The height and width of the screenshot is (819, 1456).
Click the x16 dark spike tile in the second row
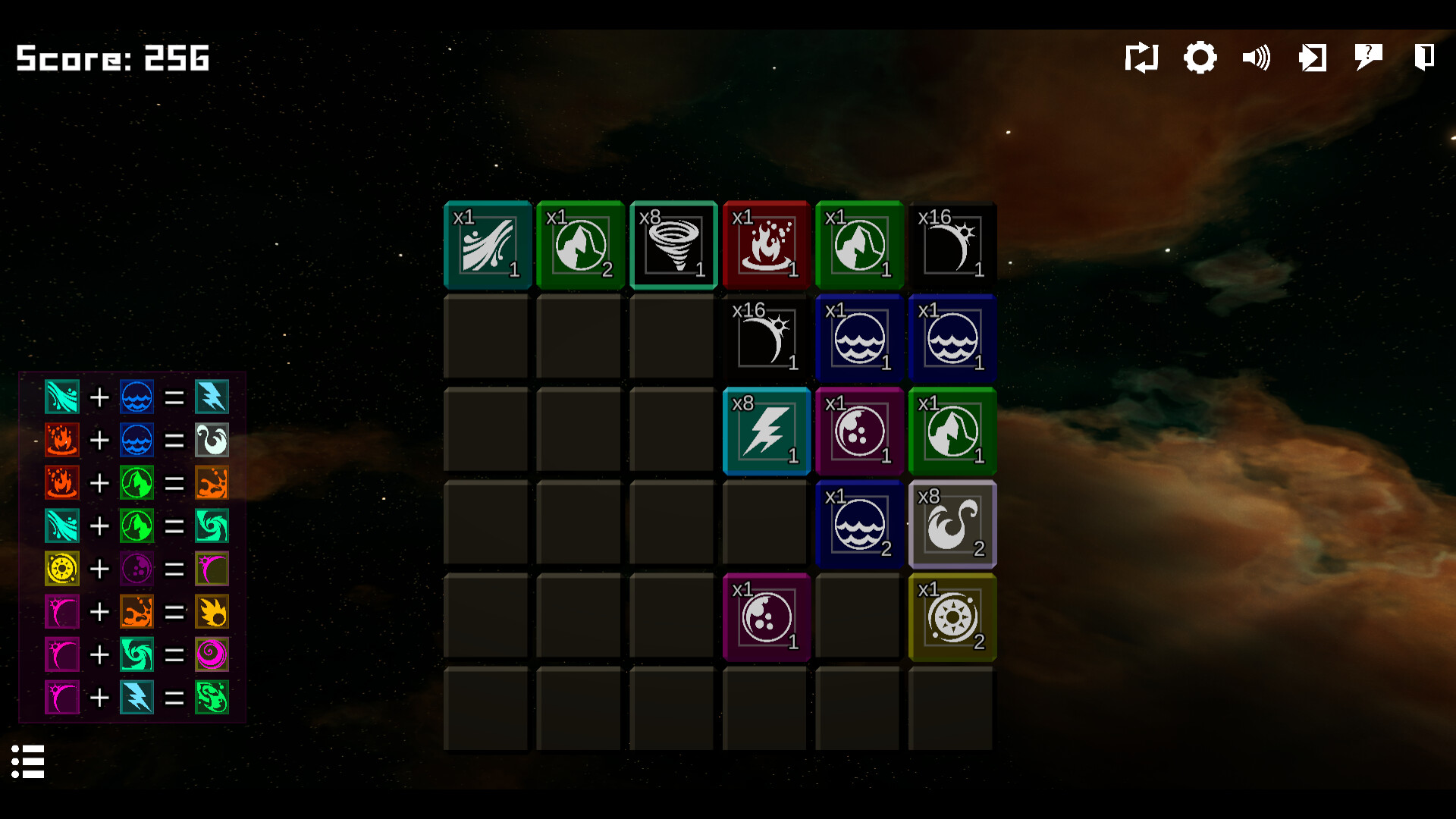point(766,338)
